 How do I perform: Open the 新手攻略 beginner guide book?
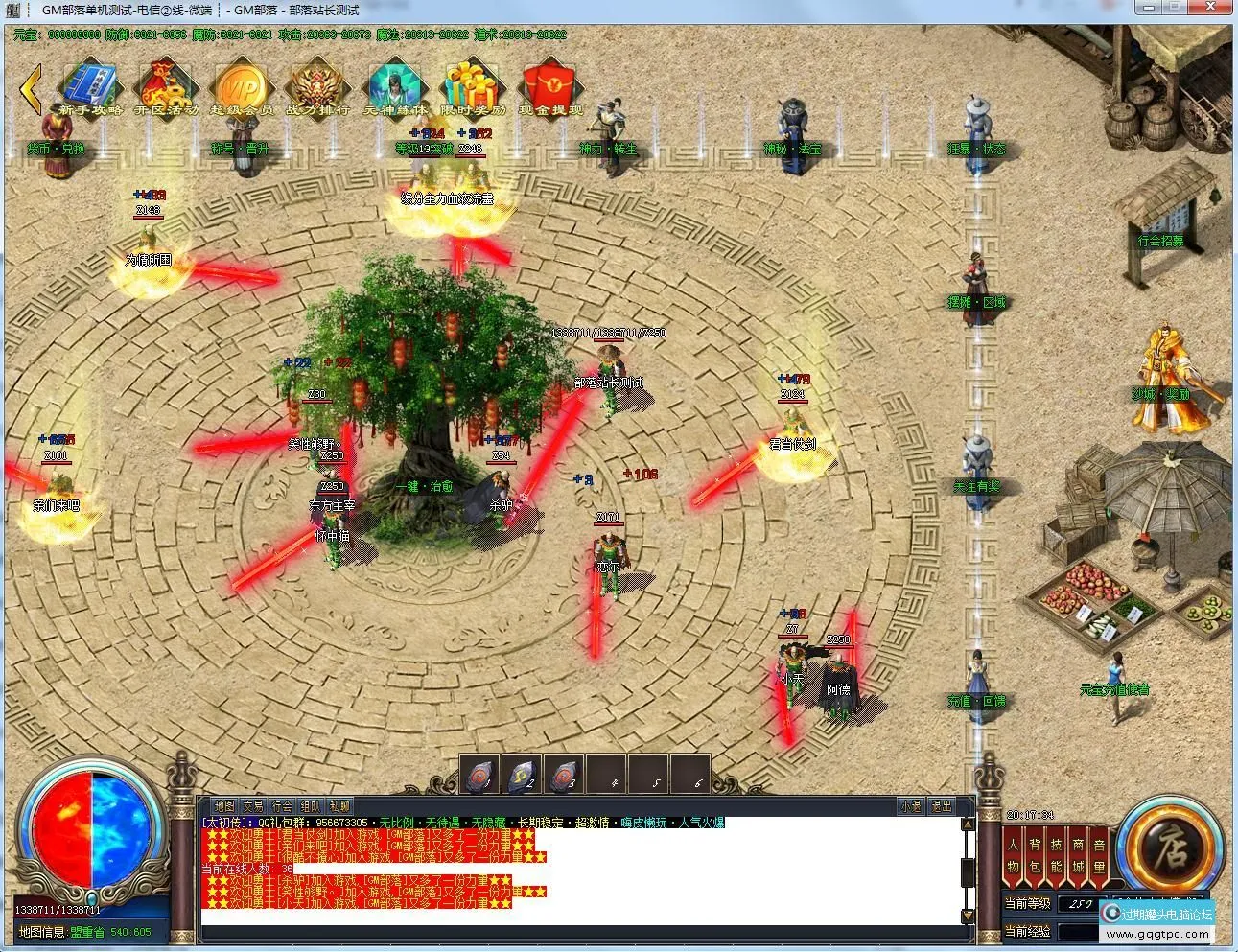pyautogui.click(x=91, y=88)
